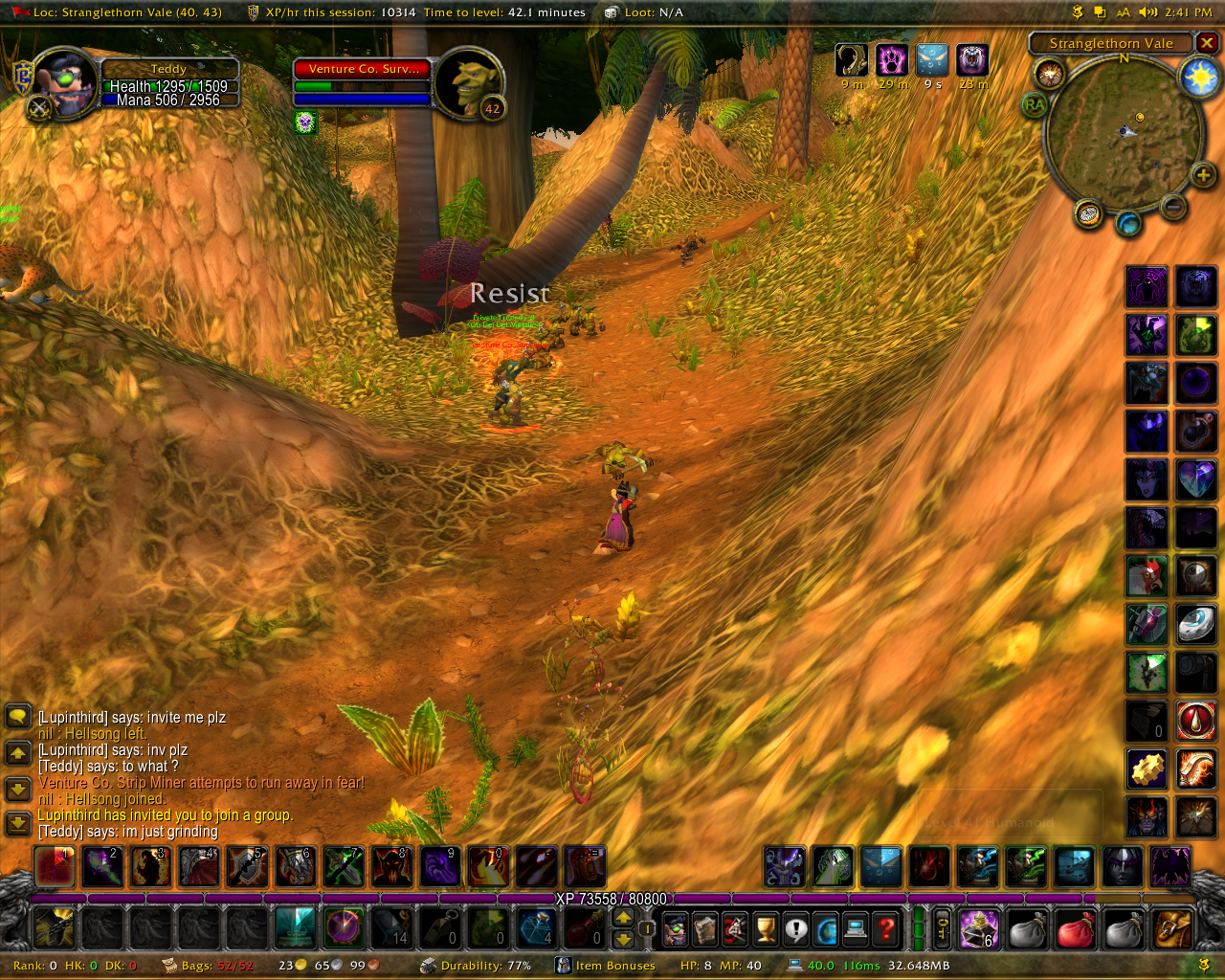The width and height of the screenshot is (1225, 980).
Task: Click the purple paw print buff icon
Action: [x=892, y=60]
